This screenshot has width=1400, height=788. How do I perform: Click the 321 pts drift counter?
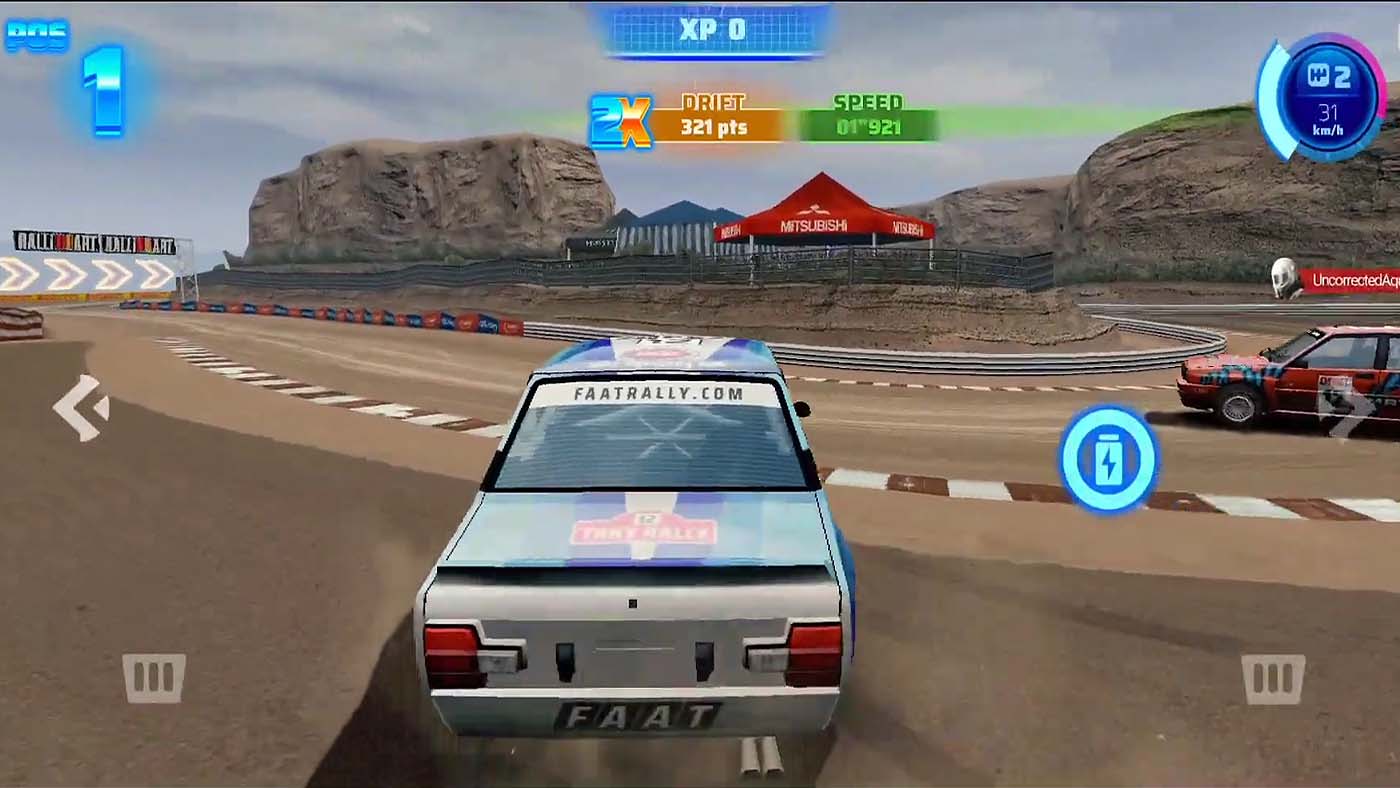(x=712, y=126)
